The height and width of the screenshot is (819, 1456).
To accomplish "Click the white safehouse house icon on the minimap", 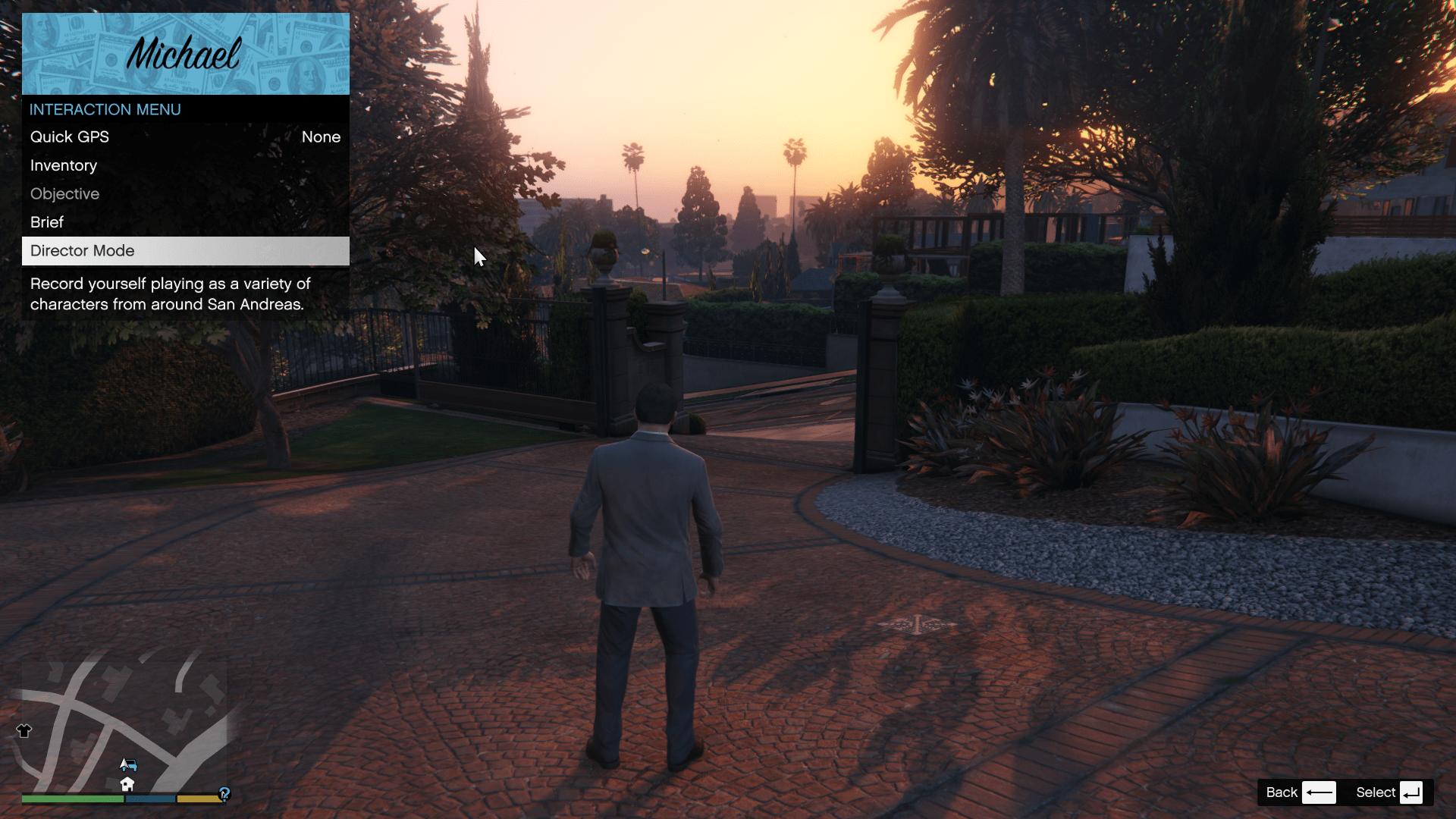I will [x=127, y=784].
